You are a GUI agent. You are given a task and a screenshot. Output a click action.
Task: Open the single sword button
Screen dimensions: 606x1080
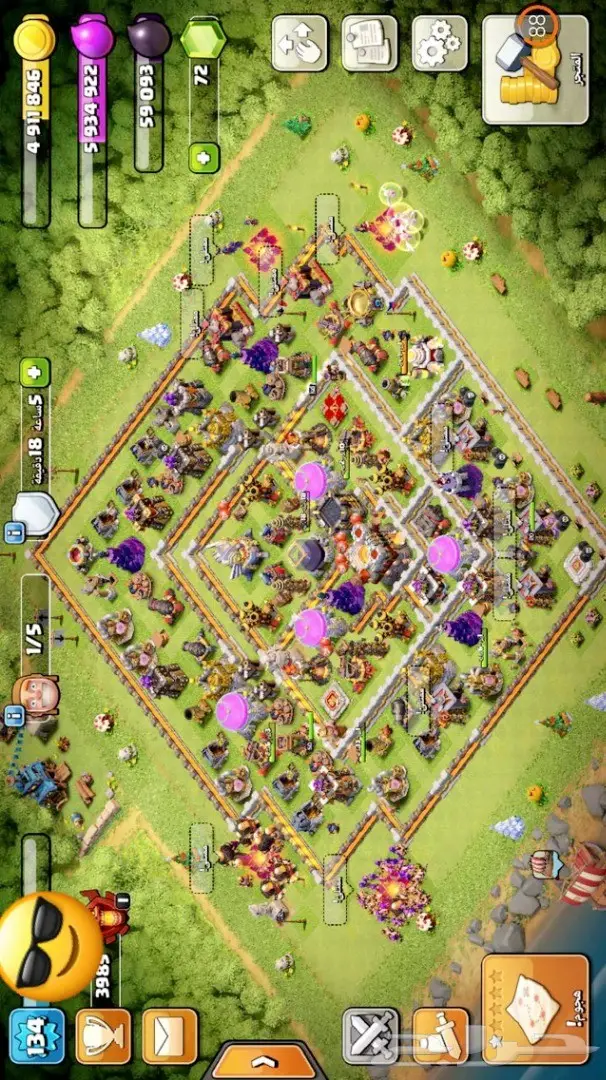click(x=440, y=1035)
